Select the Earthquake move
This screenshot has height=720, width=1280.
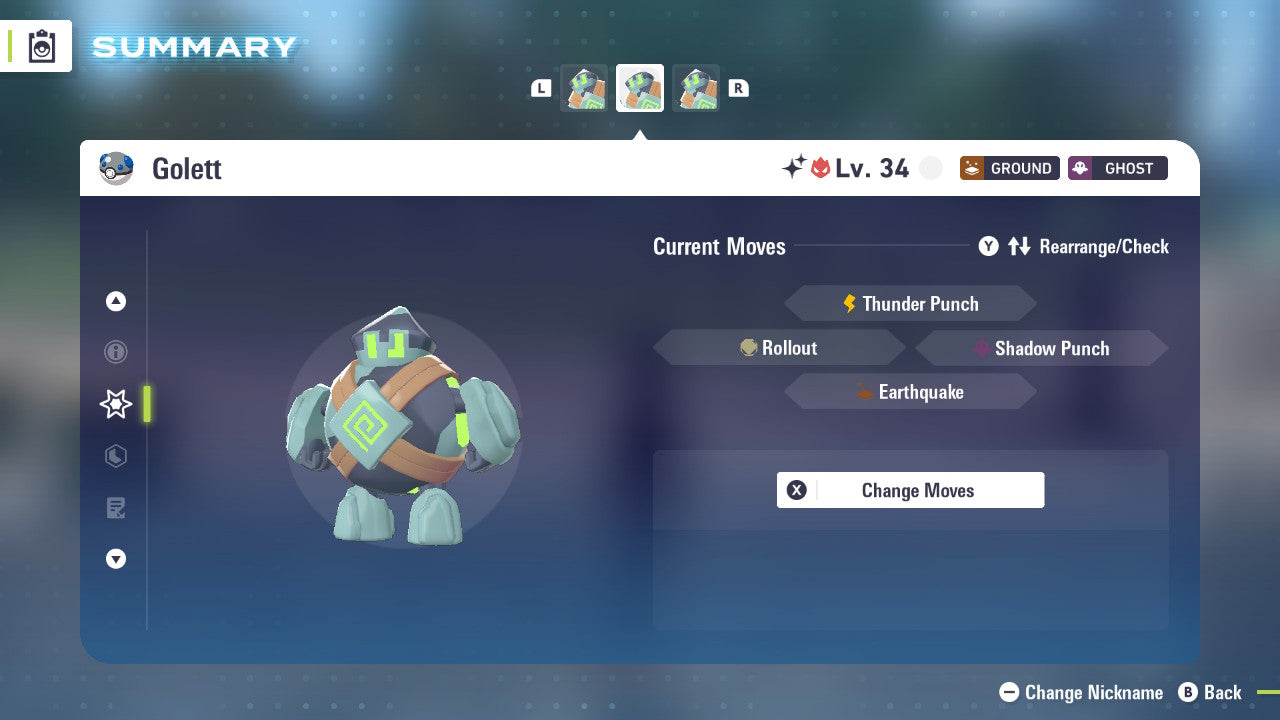click(x=910, y=392)
